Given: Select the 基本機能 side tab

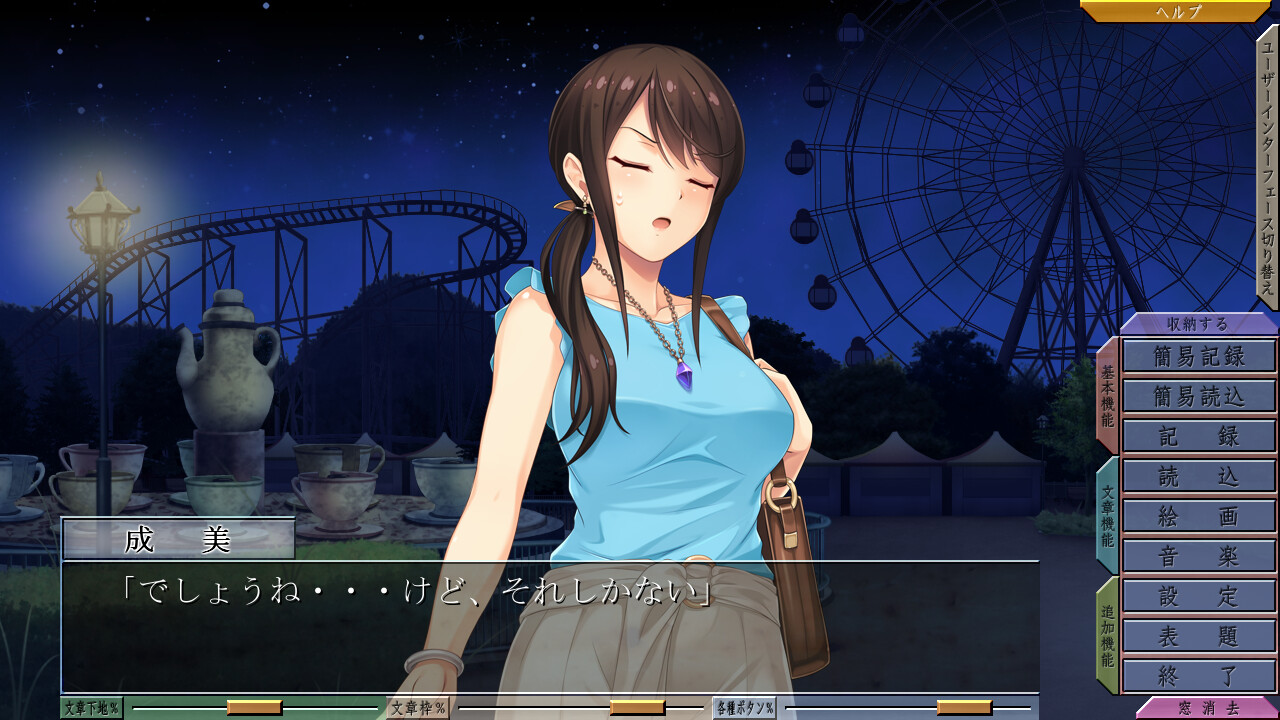Looking at the screenshot, I should 1107,395.
